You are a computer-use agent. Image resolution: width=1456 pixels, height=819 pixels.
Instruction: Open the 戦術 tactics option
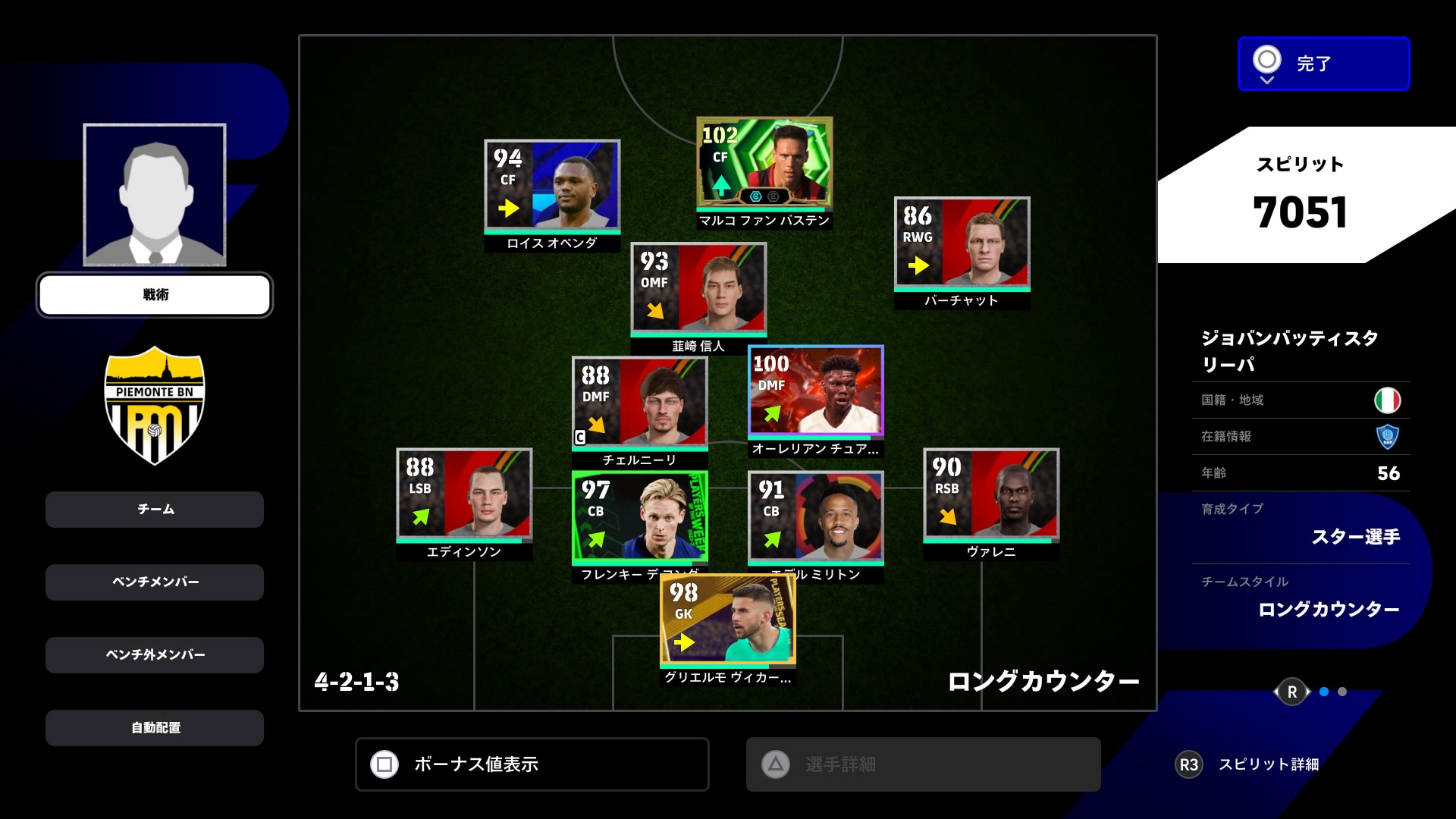pos(155,295)
